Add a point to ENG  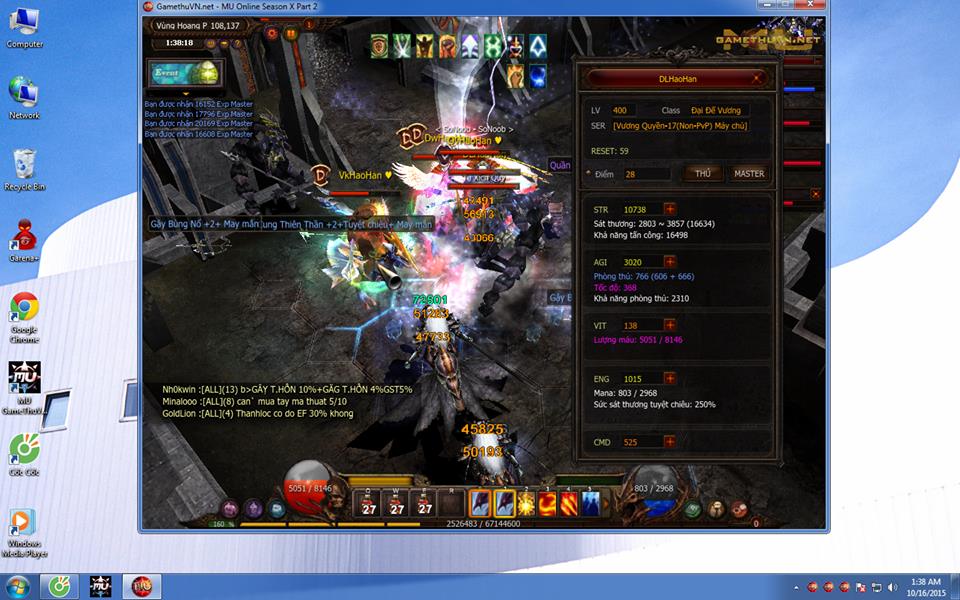[670, 379]
